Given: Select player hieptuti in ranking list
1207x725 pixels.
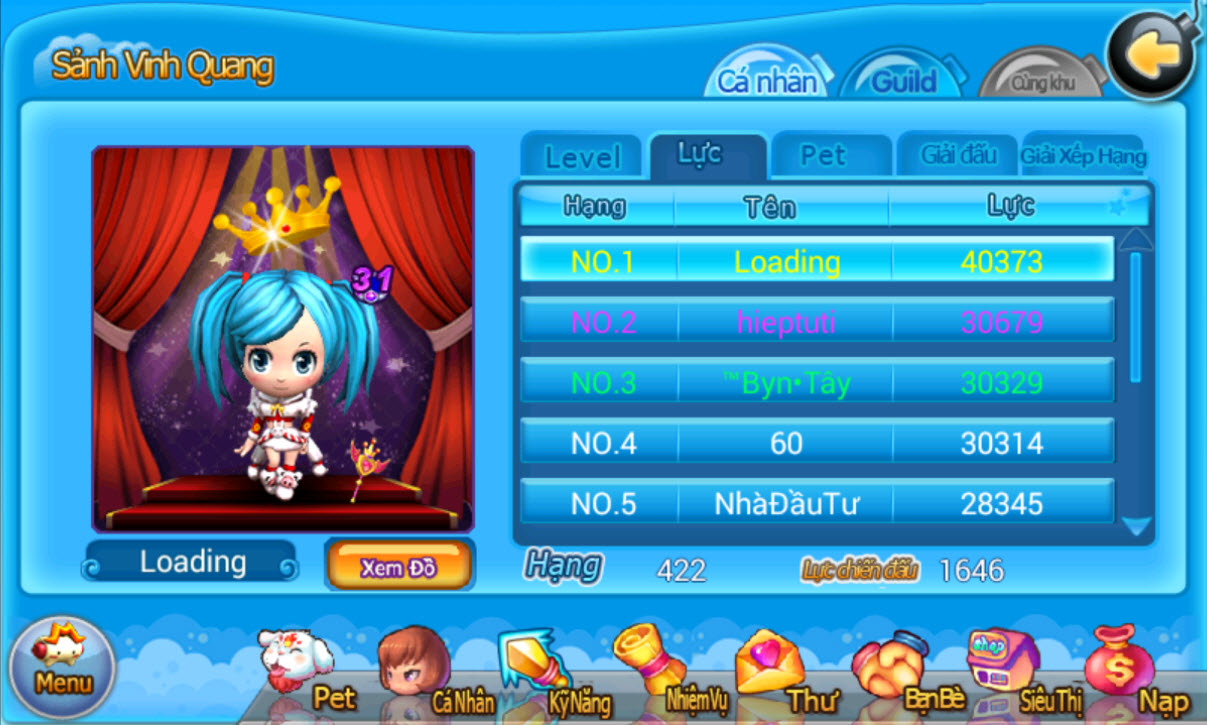Looking at the screenshot, I should pos(817,322).
